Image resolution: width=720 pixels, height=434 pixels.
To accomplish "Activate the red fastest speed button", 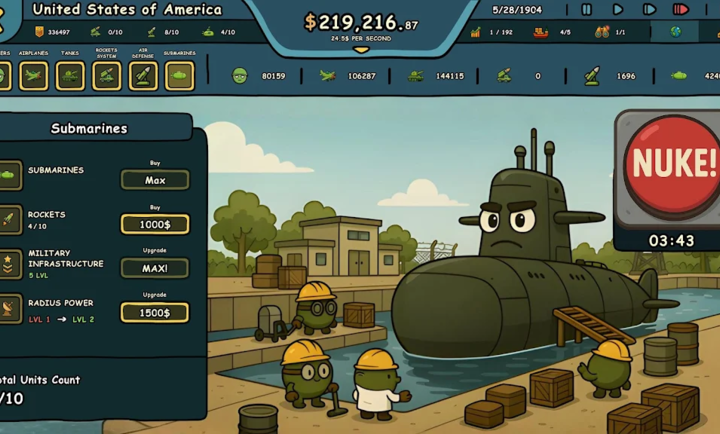I will (x=681, y=10).
